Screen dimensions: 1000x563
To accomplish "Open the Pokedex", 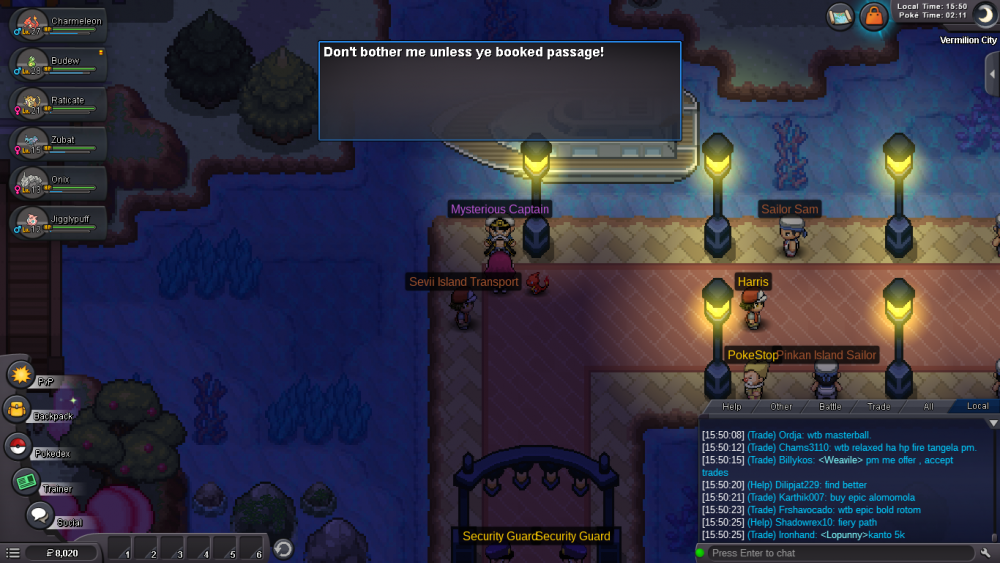I will [18, 447].
